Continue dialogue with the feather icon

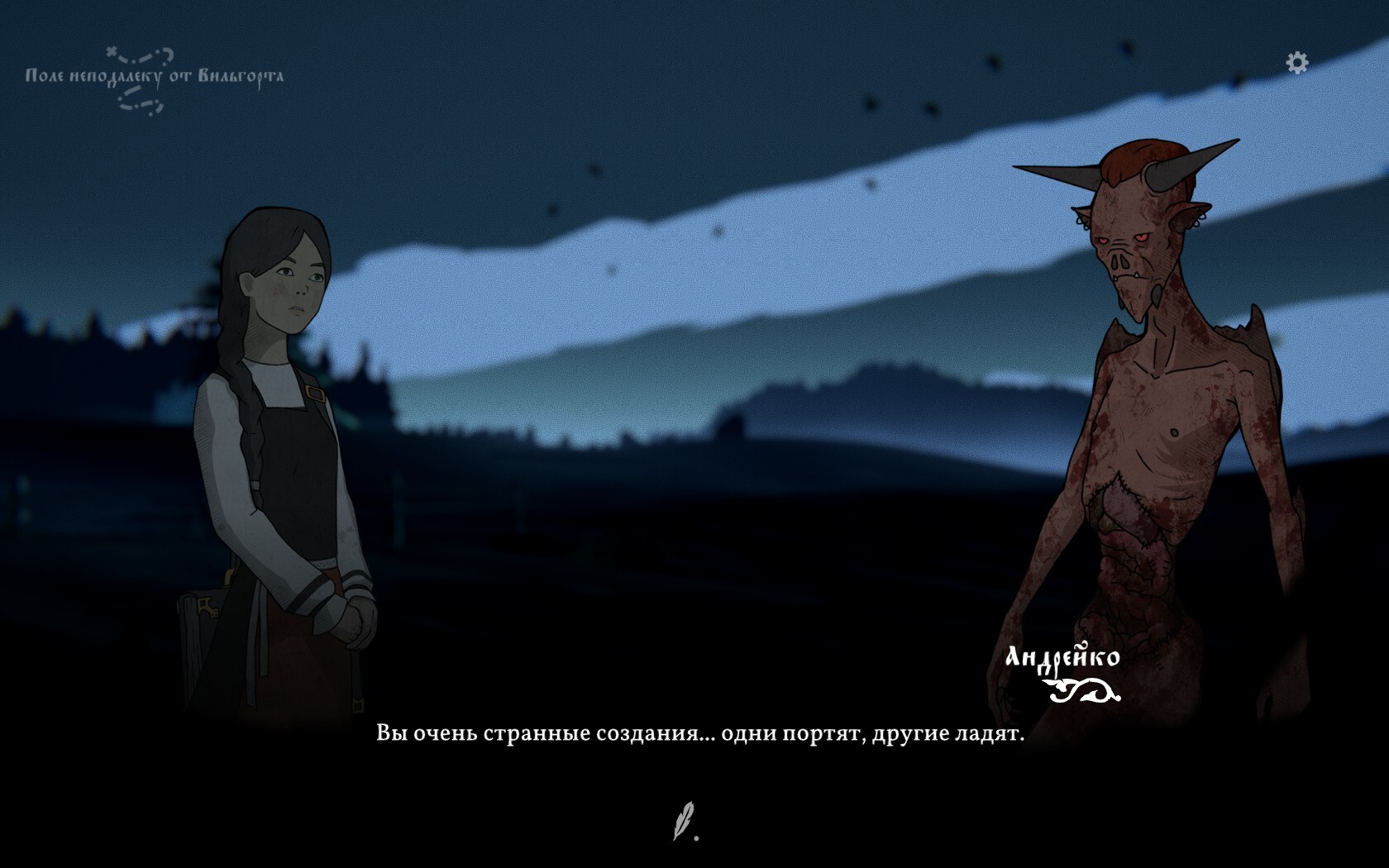pyautogui.click(x=684, y=820)
